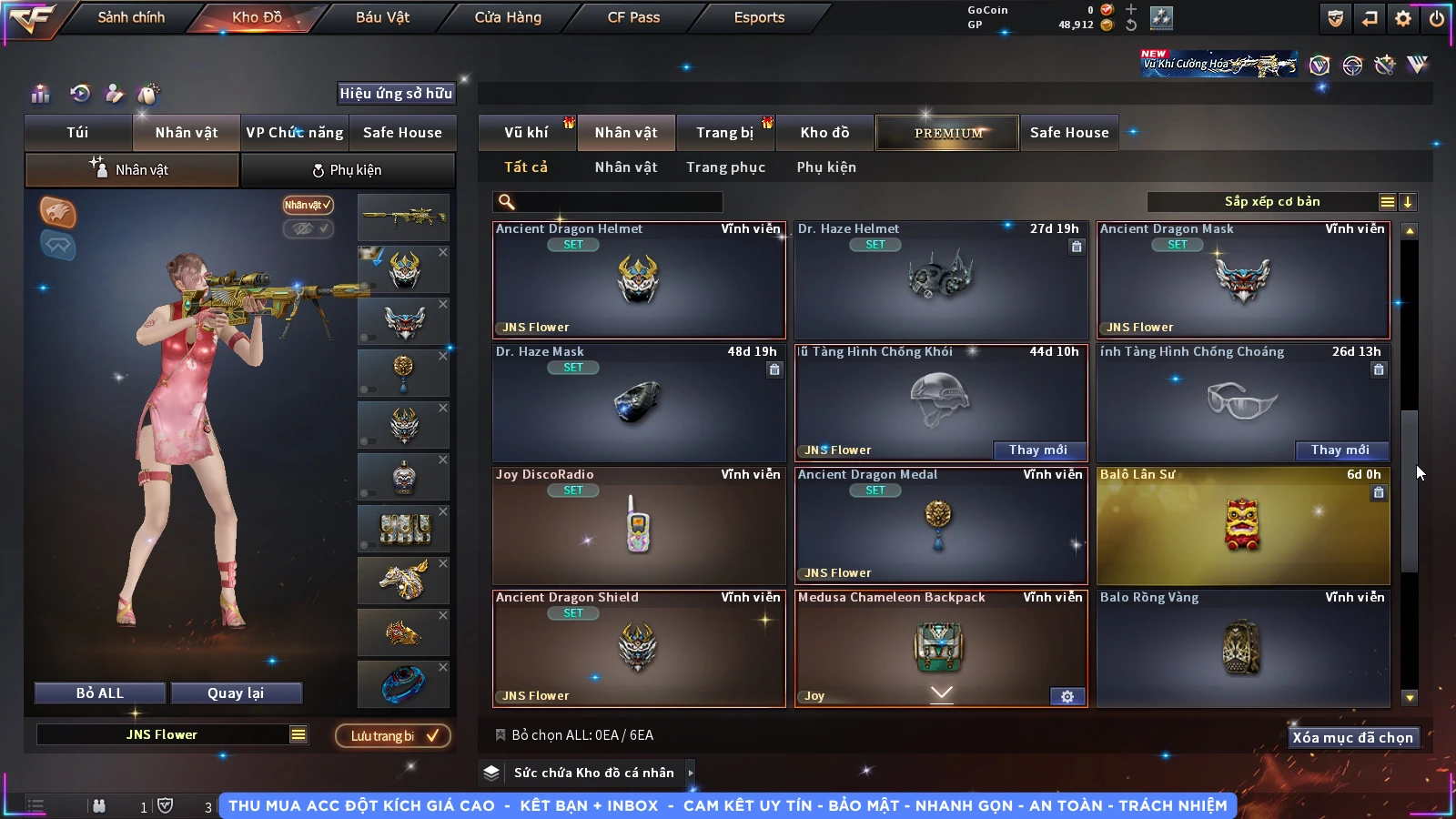
Task: Click Thay mới on the smoke helmet
Action: click(x=1037, y=450)
